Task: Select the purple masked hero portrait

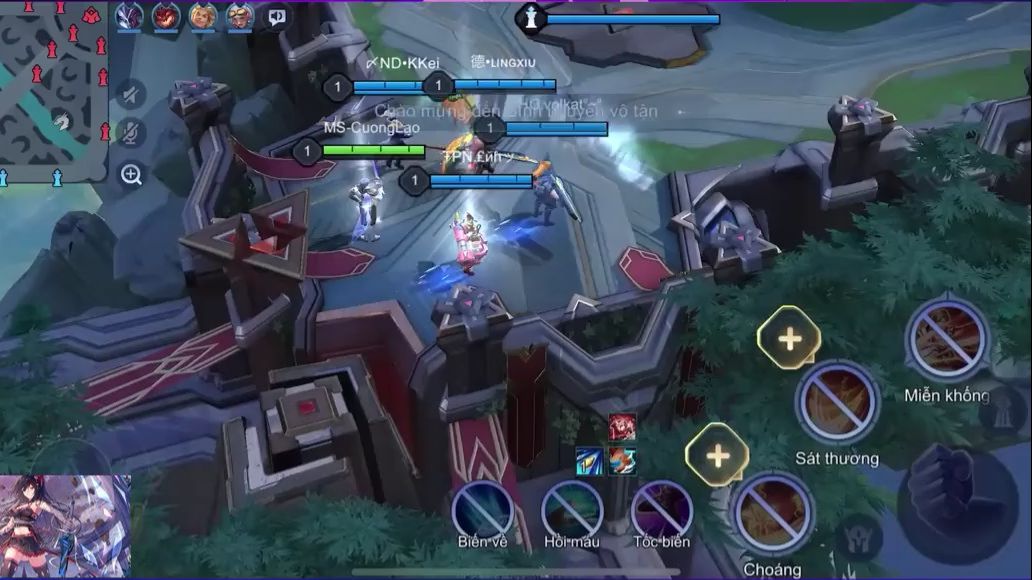Action: [x=129, y=16]
